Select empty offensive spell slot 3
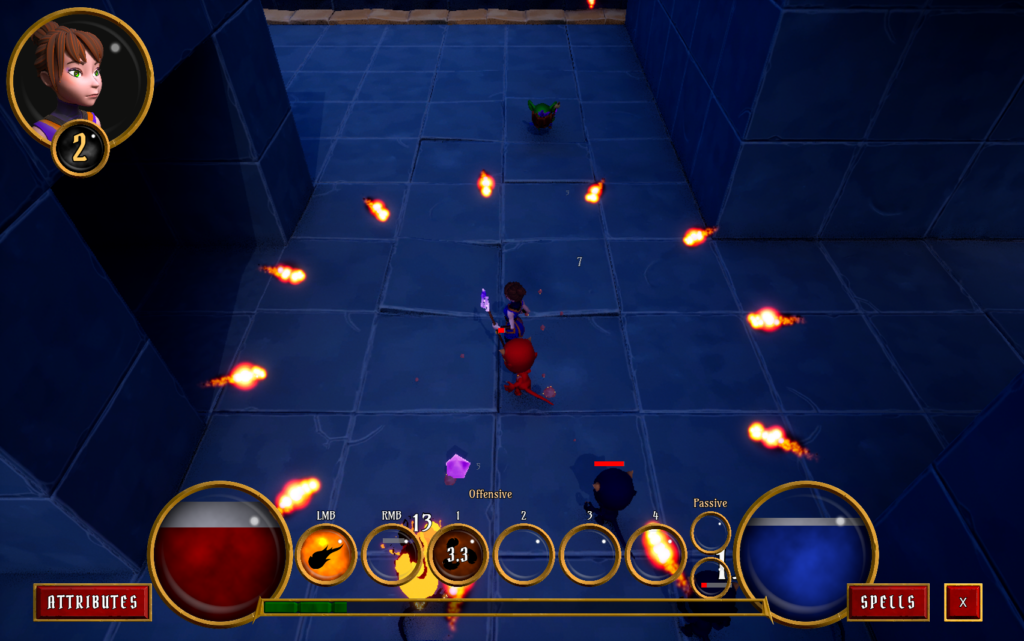 point(590,554)
